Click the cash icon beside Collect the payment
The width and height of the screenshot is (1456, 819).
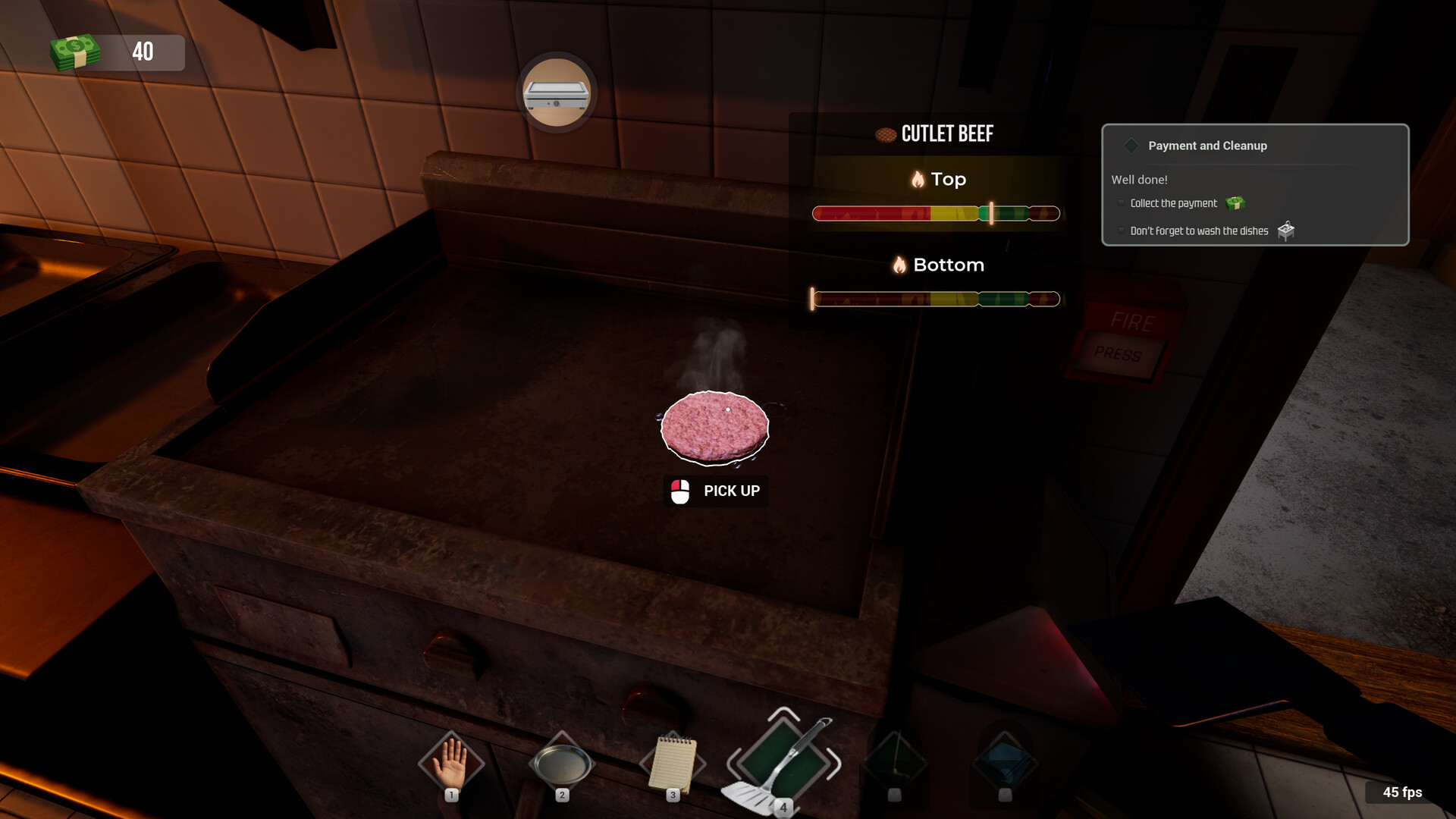(1235, 204)
